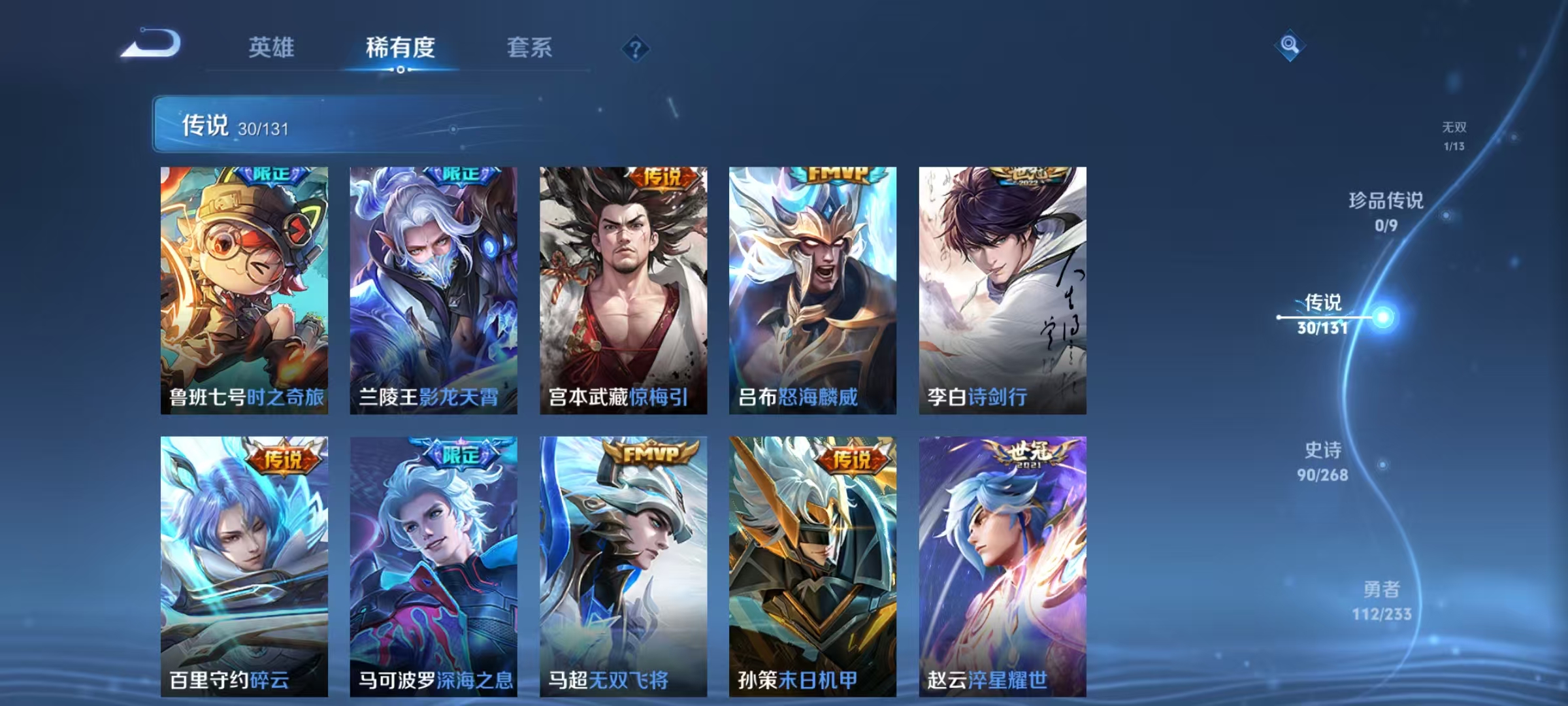Switch to the 套系 tab

530,47
